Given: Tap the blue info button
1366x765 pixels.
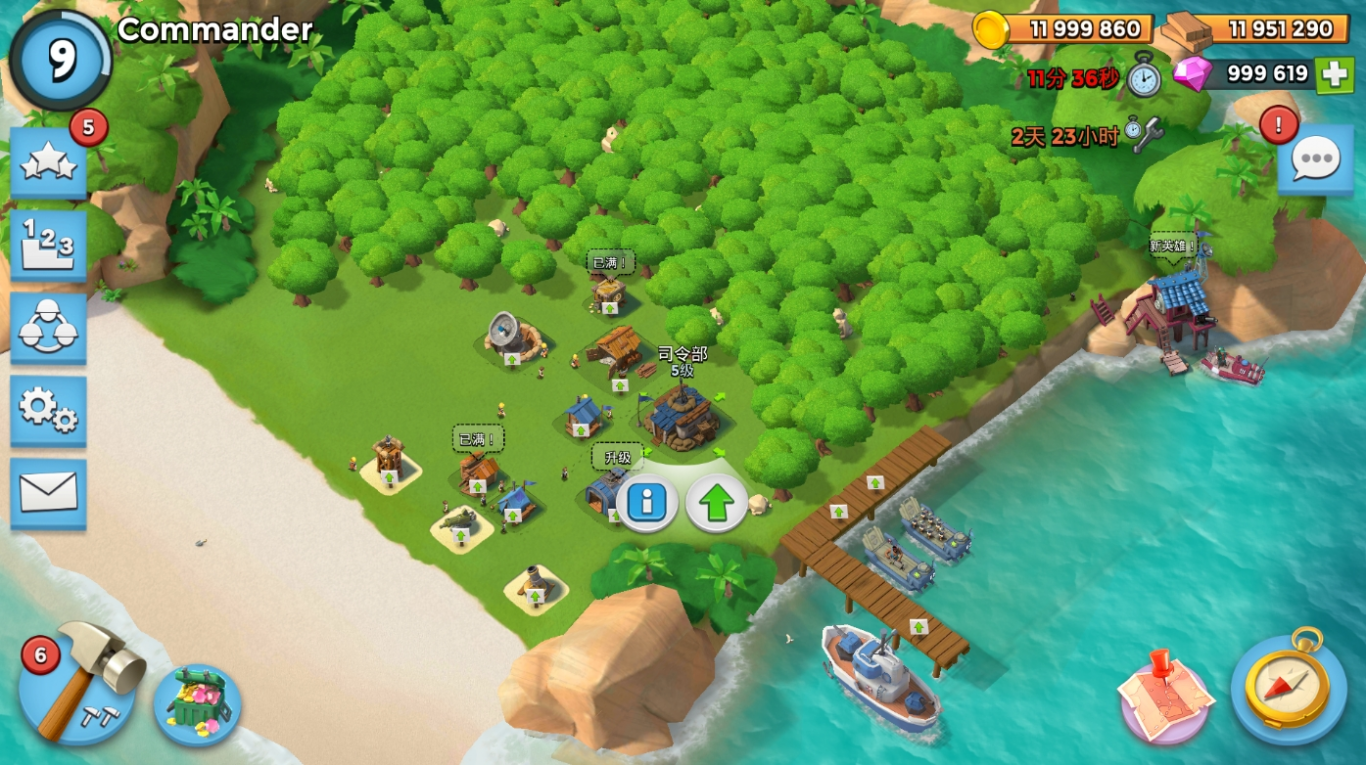Looking at the screenshot, I should tap(646, 502).
